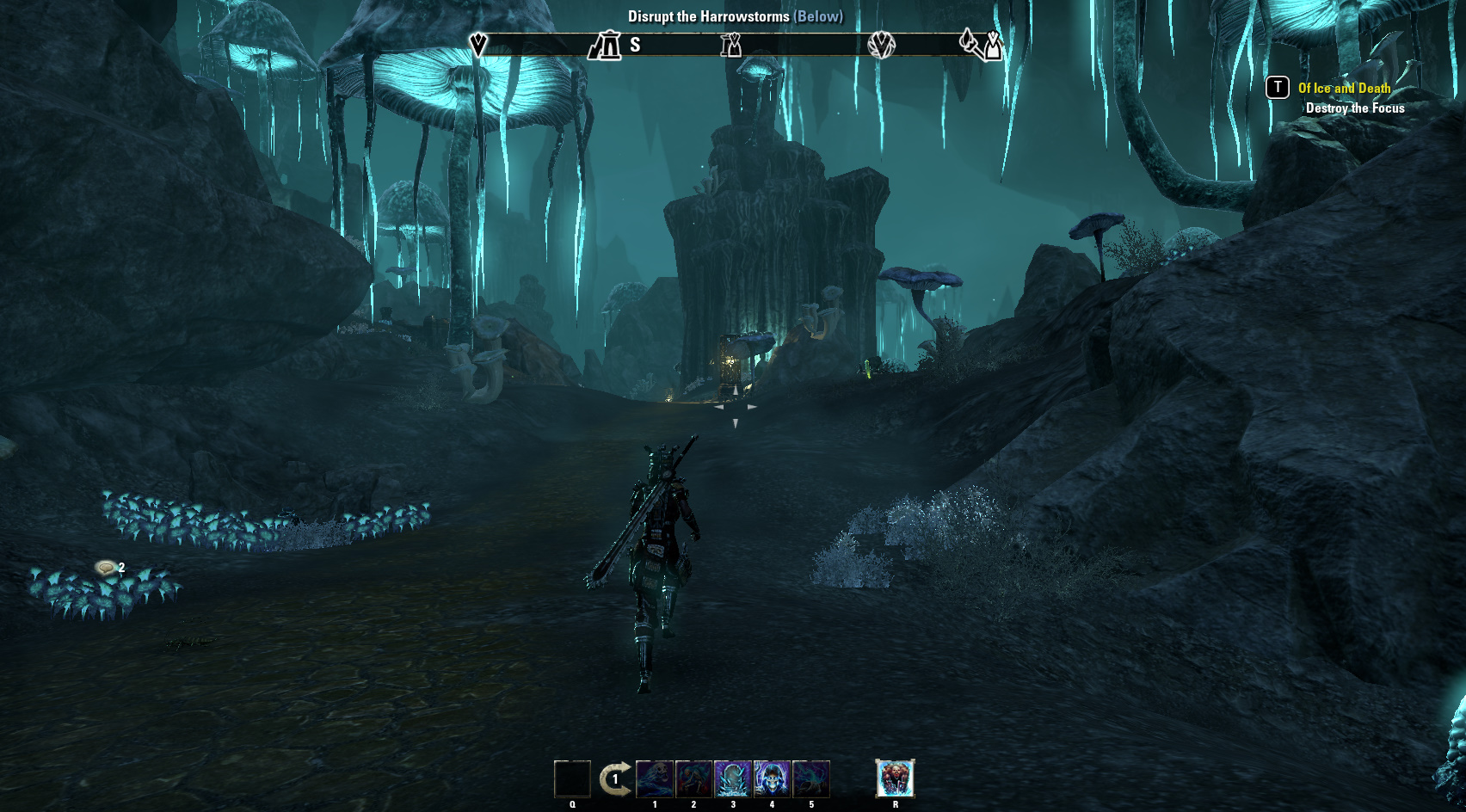The width and height of the screenshot is (1466, 812).
Task: Click the arrowhead quest marker at the compass's left end
Action: 478,45
